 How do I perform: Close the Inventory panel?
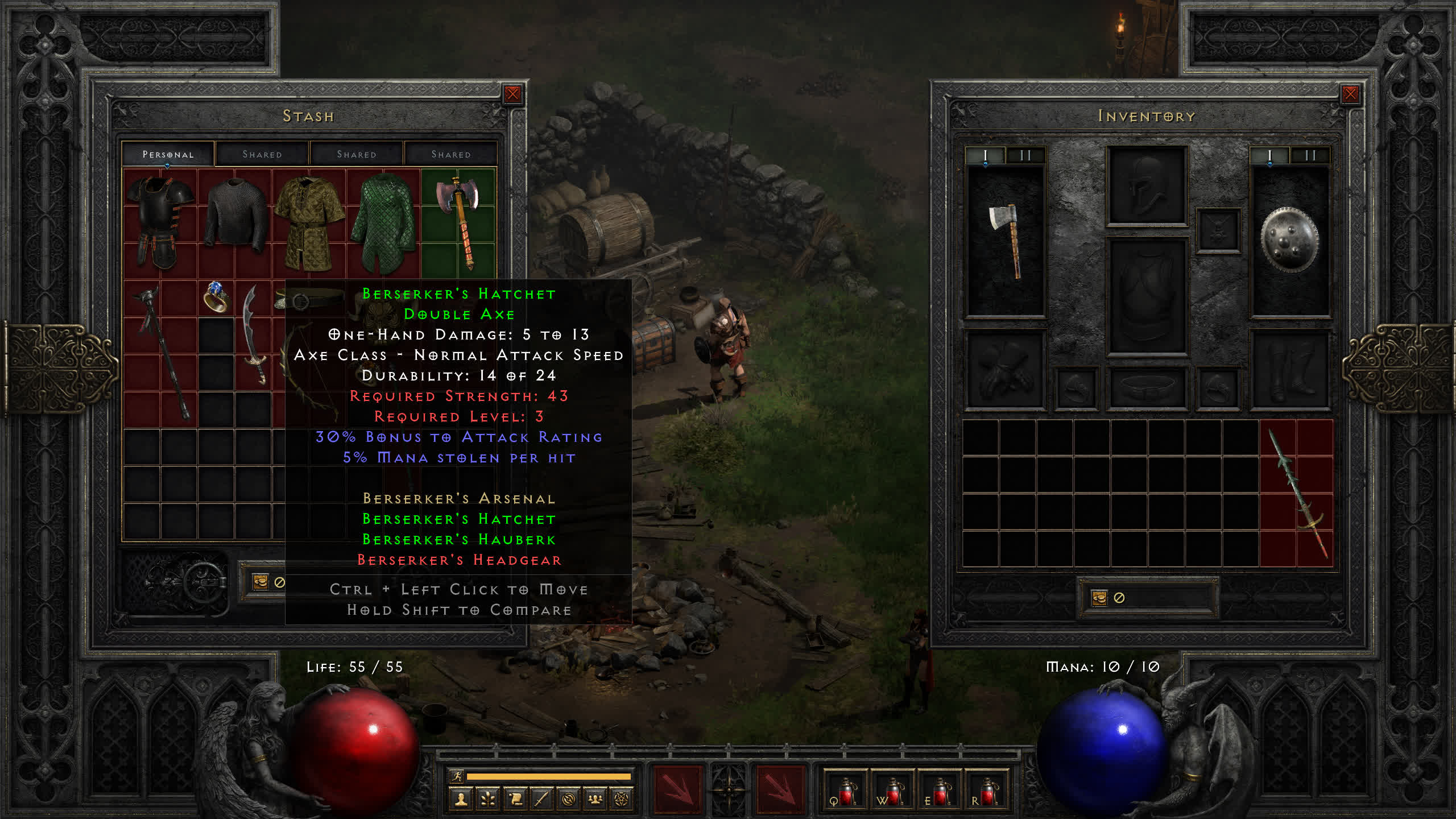coord(1350,94)
